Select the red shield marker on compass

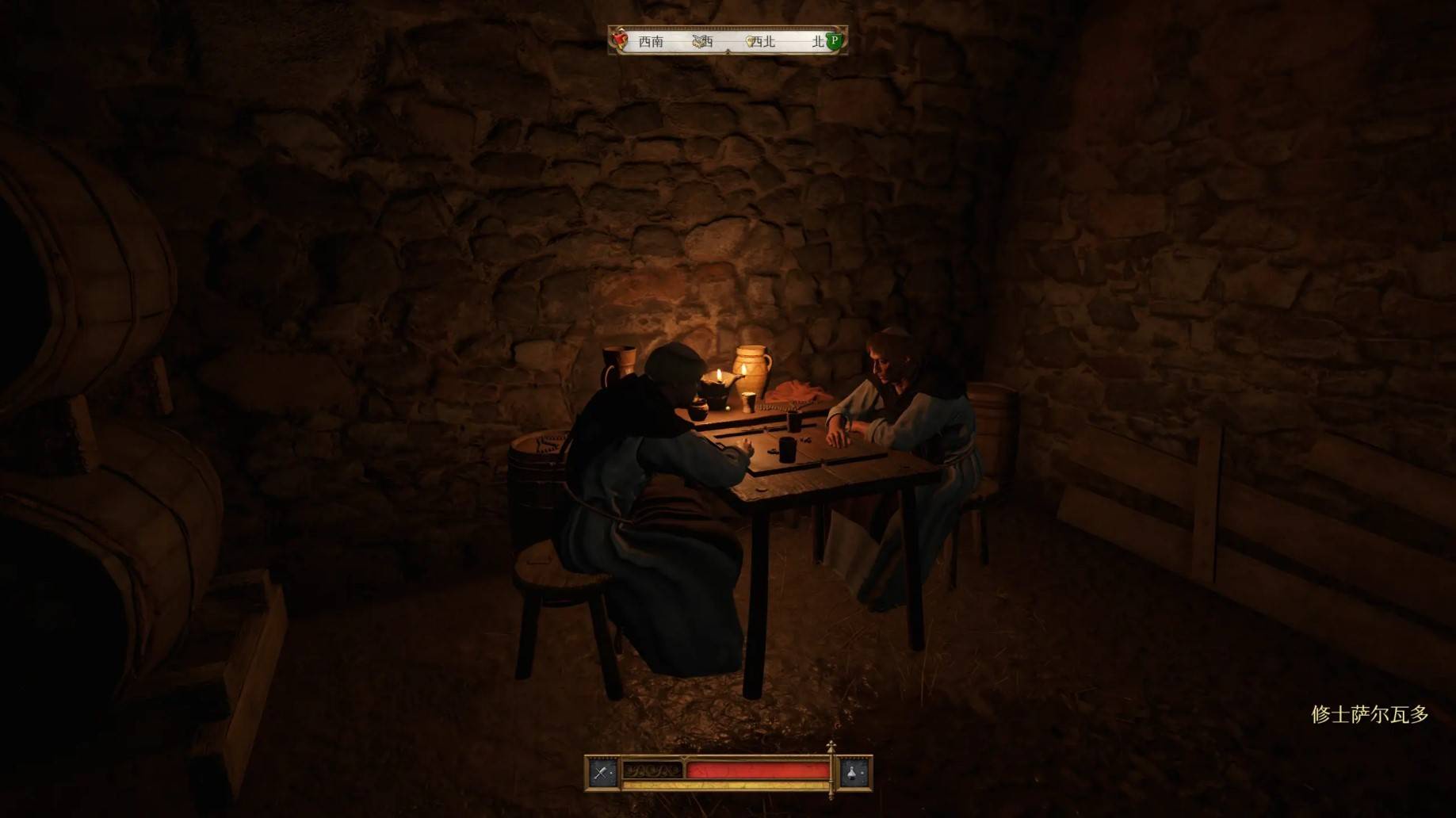[x=622, y=40]
